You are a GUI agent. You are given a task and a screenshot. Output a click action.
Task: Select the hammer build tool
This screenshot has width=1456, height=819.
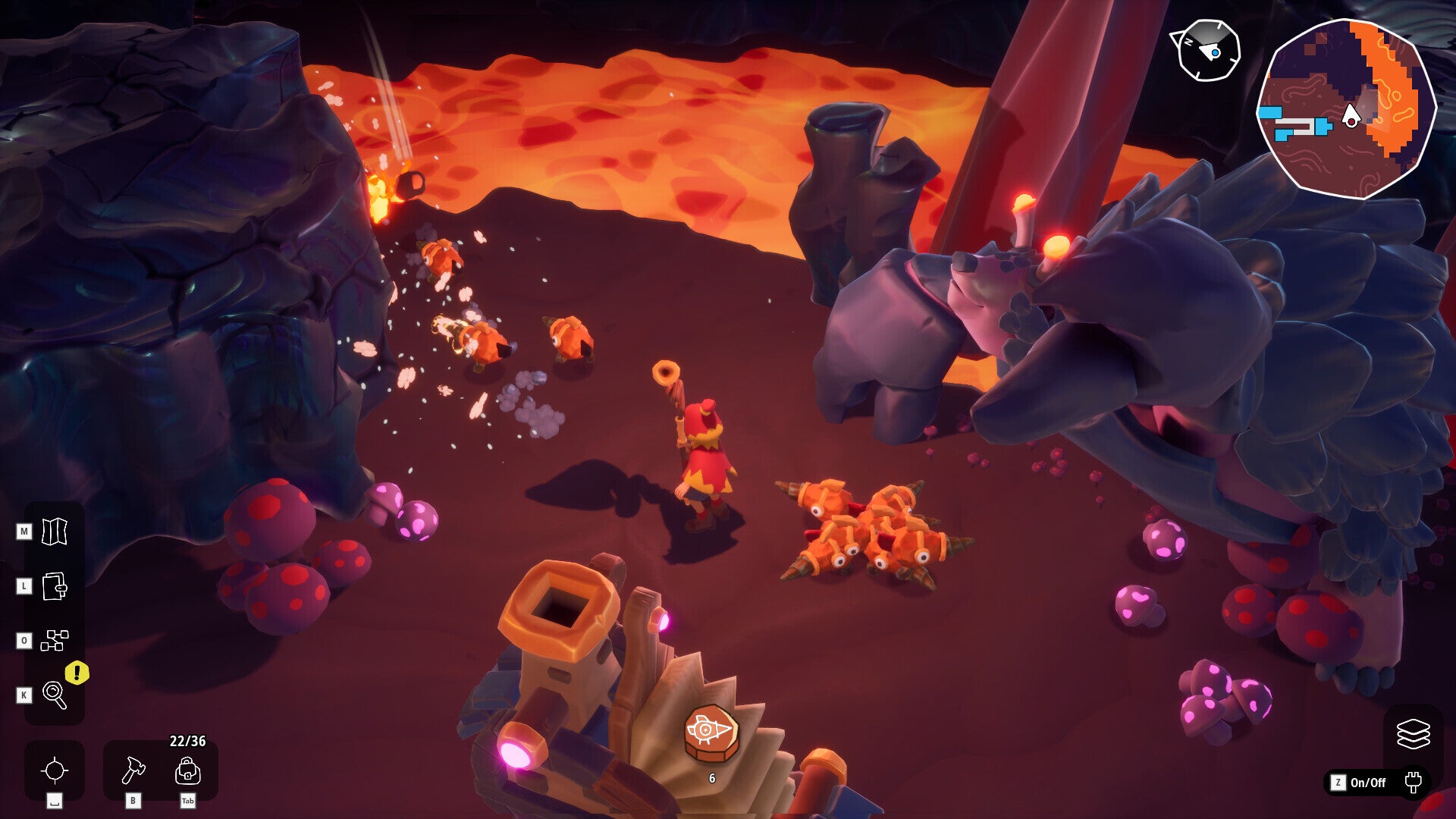[133, 770]
